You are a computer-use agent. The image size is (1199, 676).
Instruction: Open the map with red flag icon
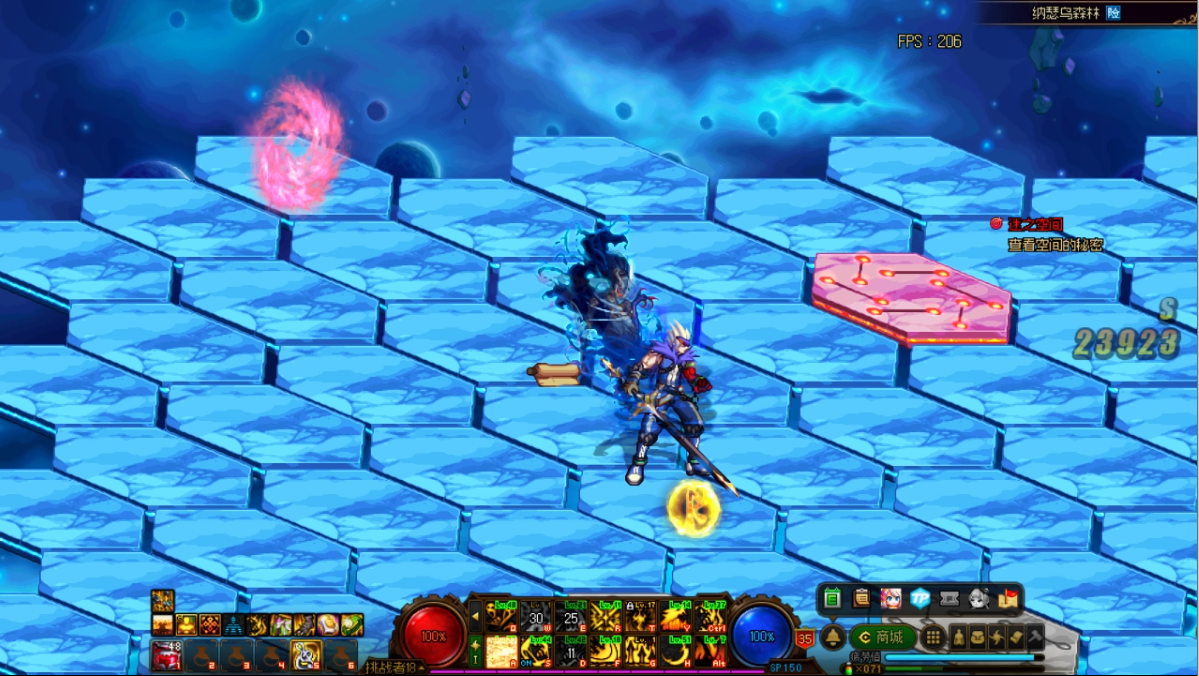1008,598
